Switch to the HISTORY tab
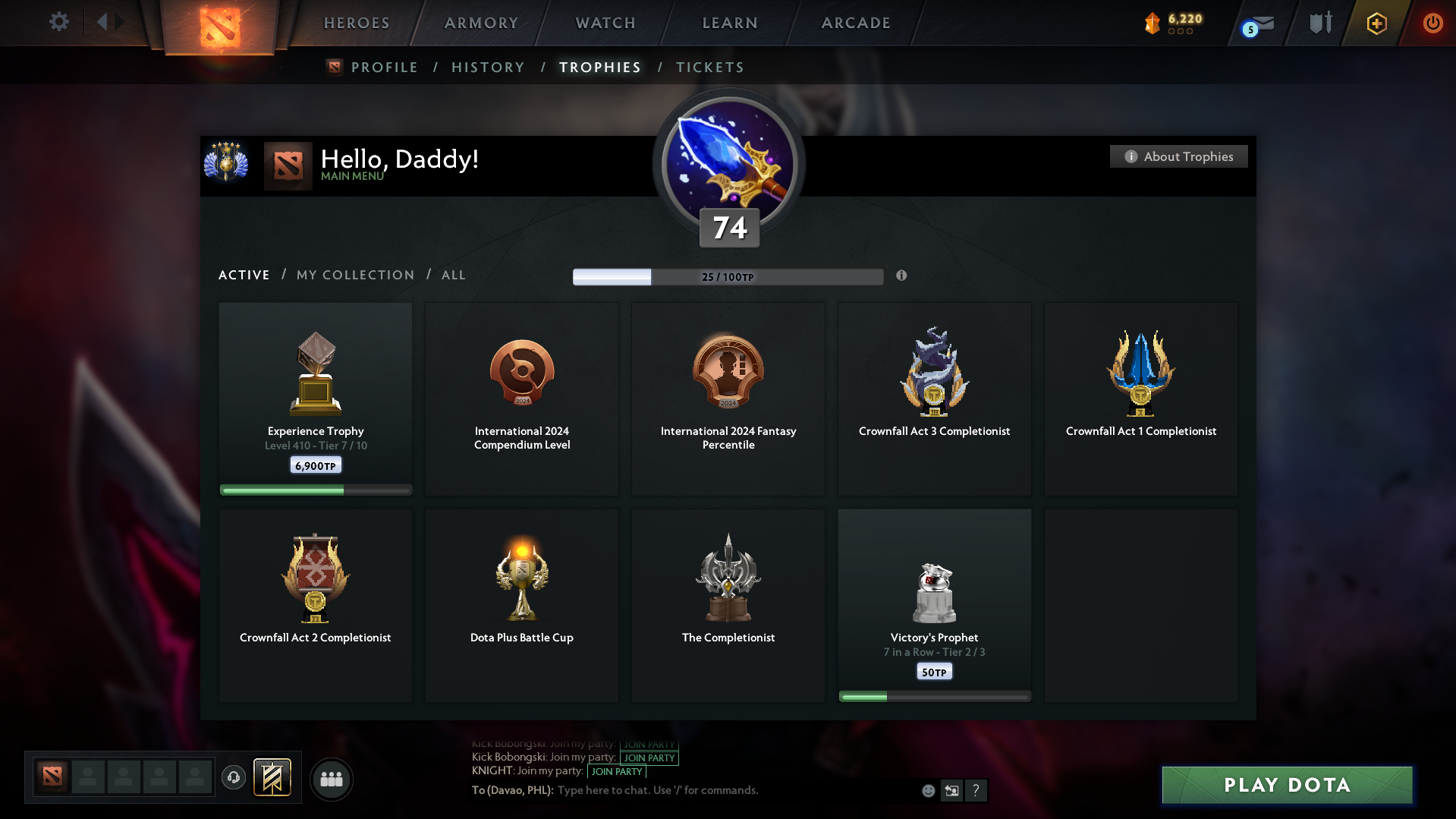Viewport: 1456px width, 819px height. click(x=488, y=67)
